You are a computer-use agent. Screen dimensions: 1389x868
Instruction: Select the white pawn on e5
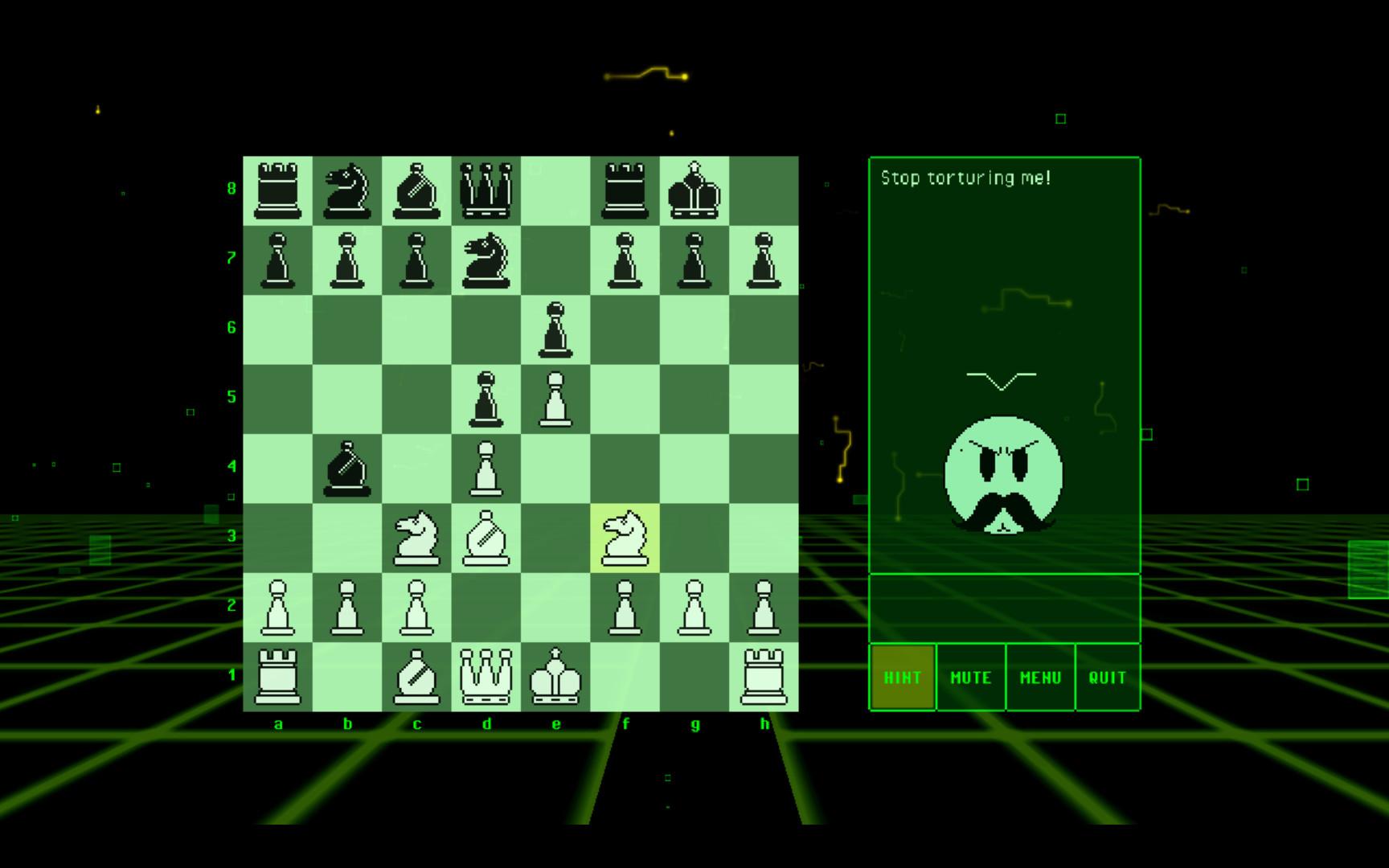tap(557, 398)
